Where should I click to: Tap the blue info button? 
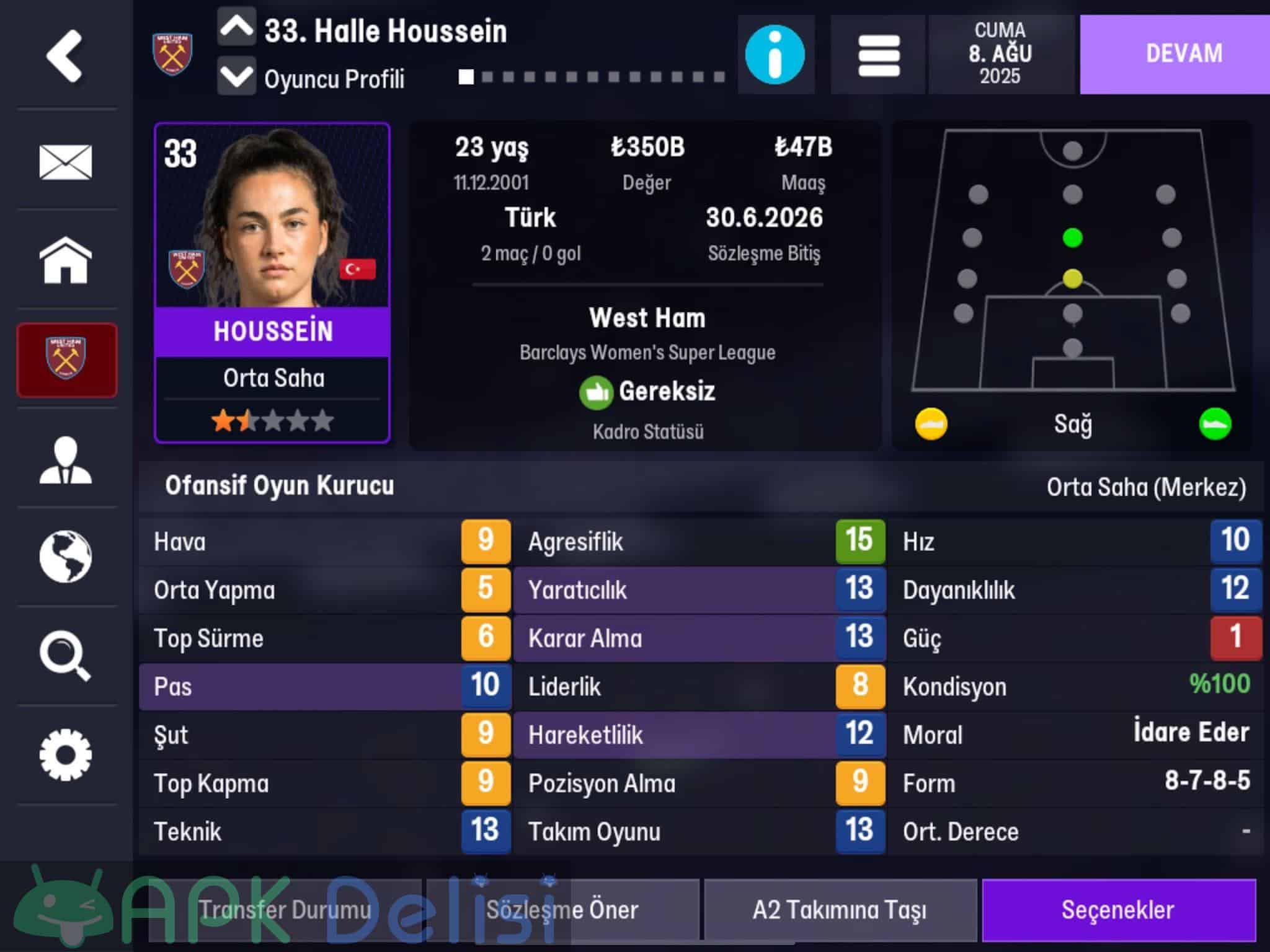pos(775,55)
